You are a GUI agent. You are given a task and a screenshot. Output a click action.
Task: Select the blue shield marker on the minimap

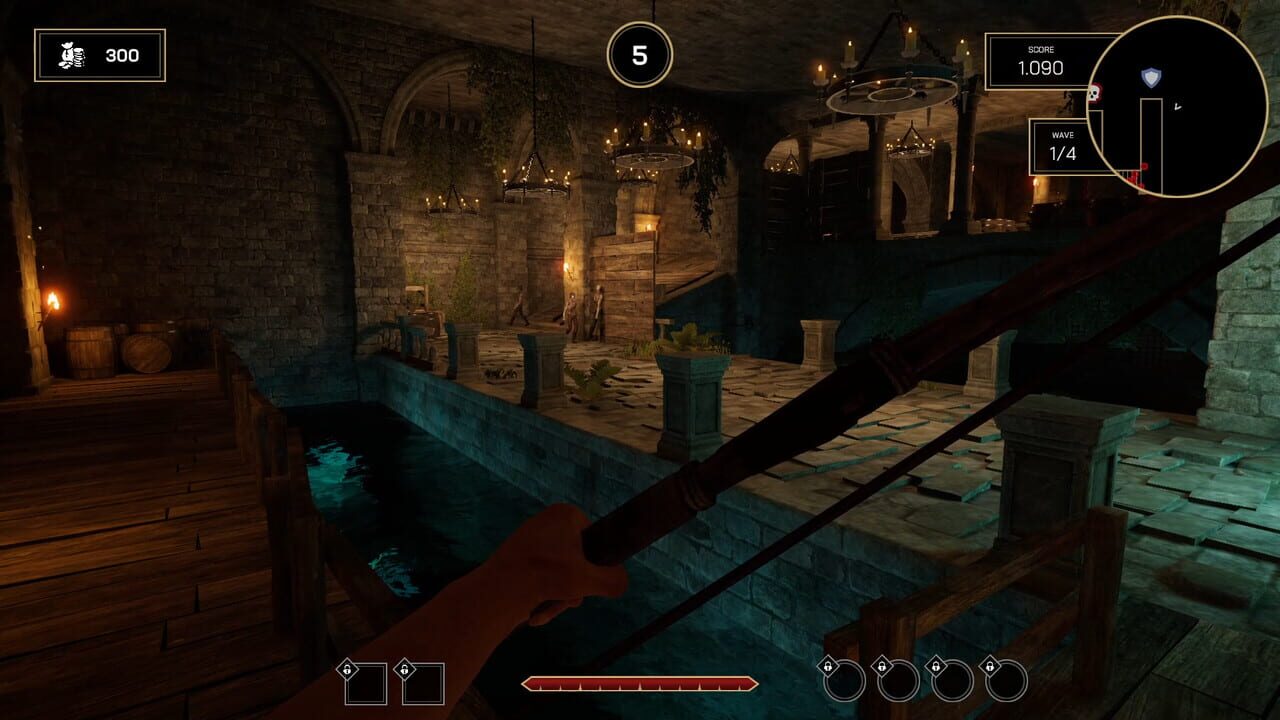tap(1151, 76)
